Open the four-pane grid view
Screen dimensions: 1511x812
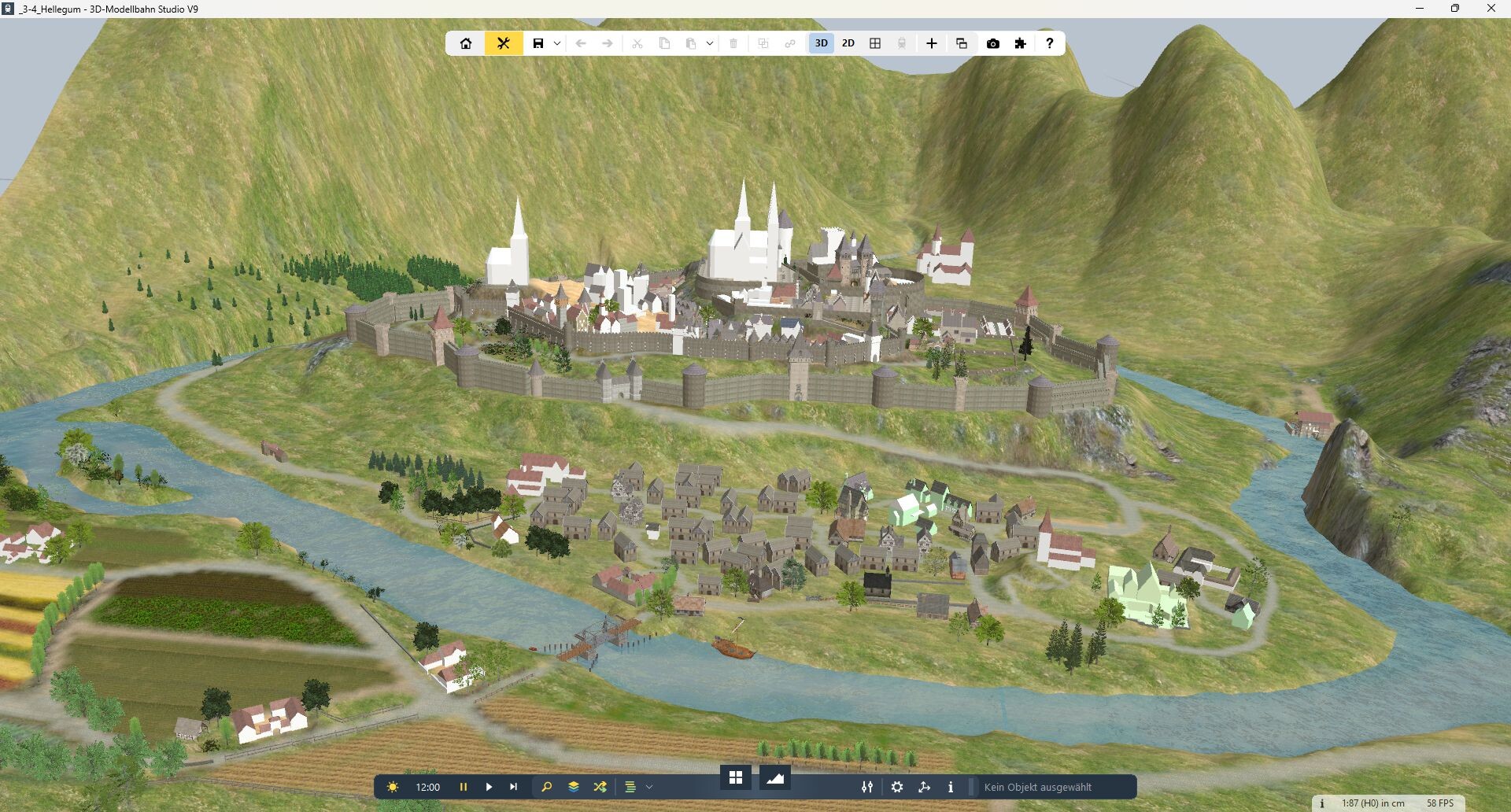(x=875, y=43)
